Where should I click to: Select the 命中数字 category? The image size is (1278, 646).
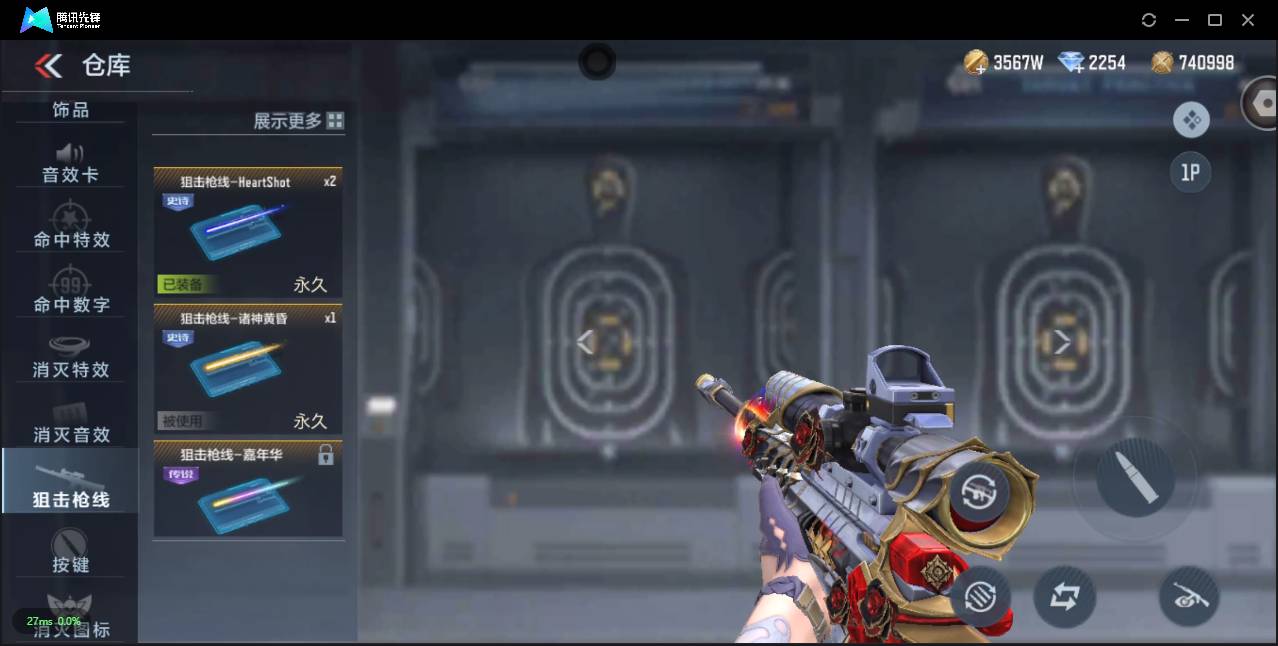click(x=70, y=292)
